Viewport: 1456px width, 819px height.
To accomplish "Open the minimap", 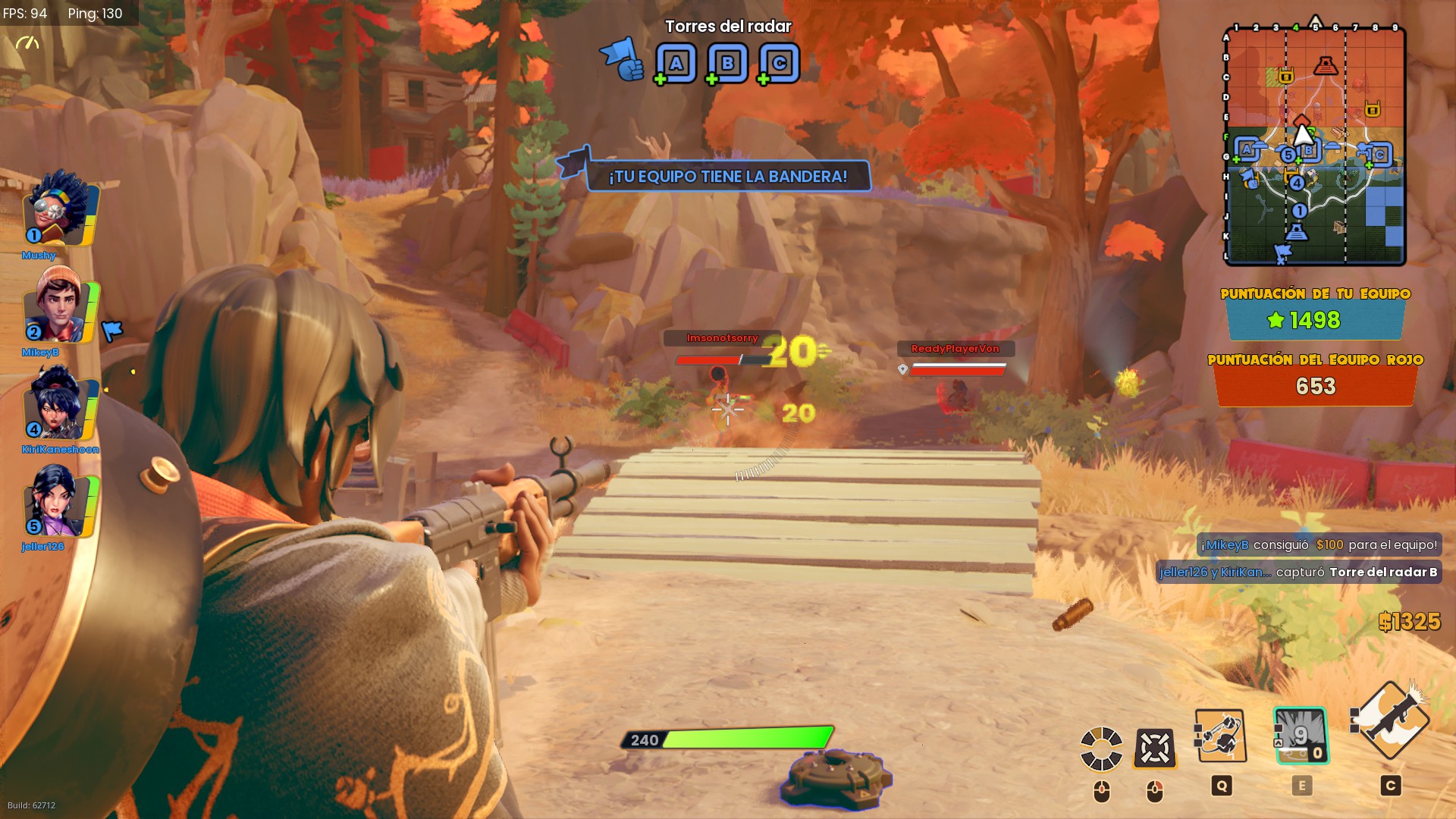I will point(1315,146).
